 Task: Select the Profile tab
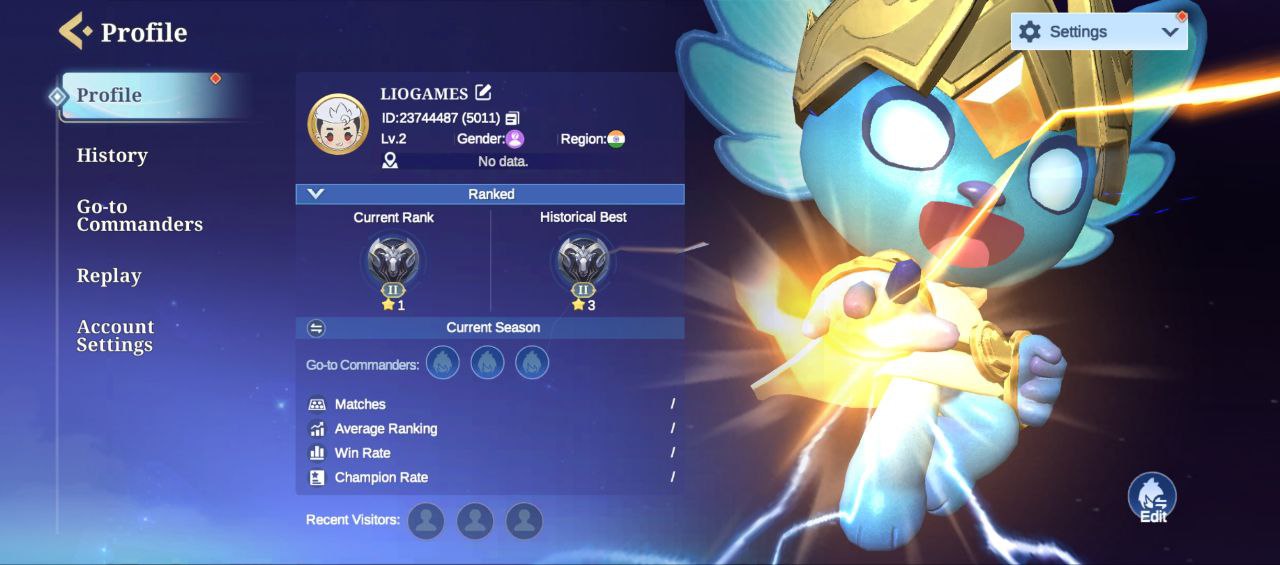(110, 95)
